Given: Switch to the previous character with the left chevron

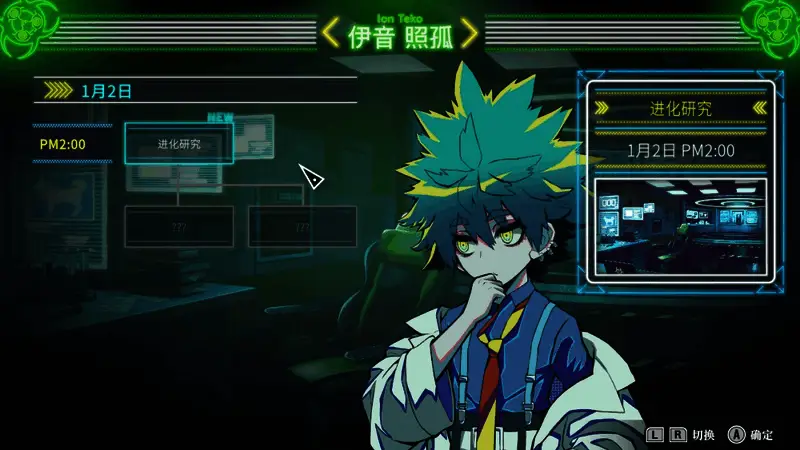Looking at the screenshot, I should pos(329,34).
